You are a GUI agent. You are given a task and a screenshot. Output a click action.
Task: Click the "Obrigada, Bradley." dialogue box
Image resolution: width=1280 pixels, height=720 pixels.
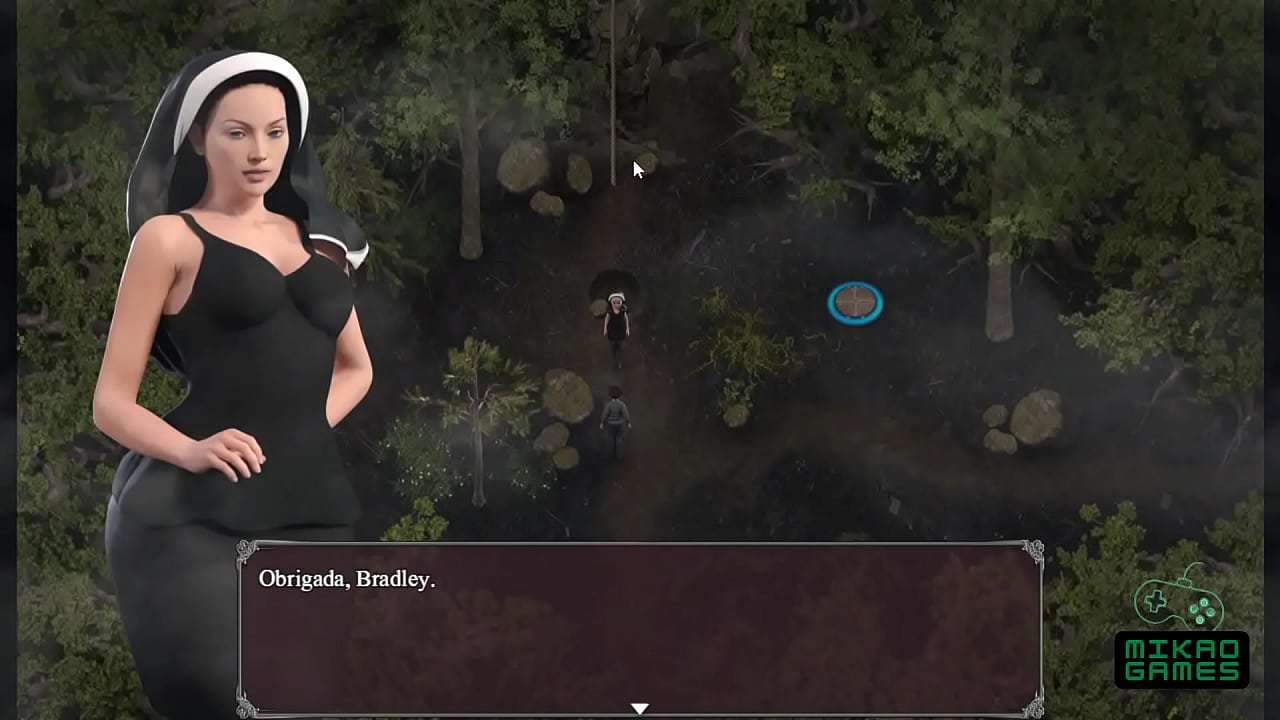[x=640, y=628]
